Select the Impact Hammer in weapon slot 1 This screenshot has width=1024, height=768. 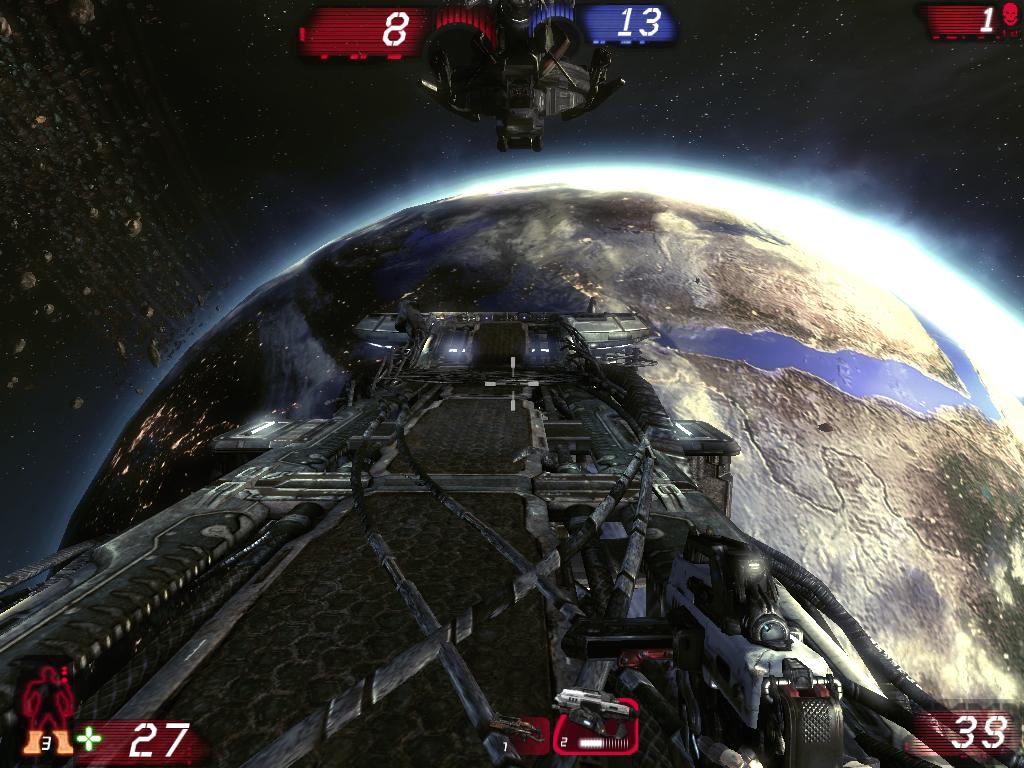(520, 731)
